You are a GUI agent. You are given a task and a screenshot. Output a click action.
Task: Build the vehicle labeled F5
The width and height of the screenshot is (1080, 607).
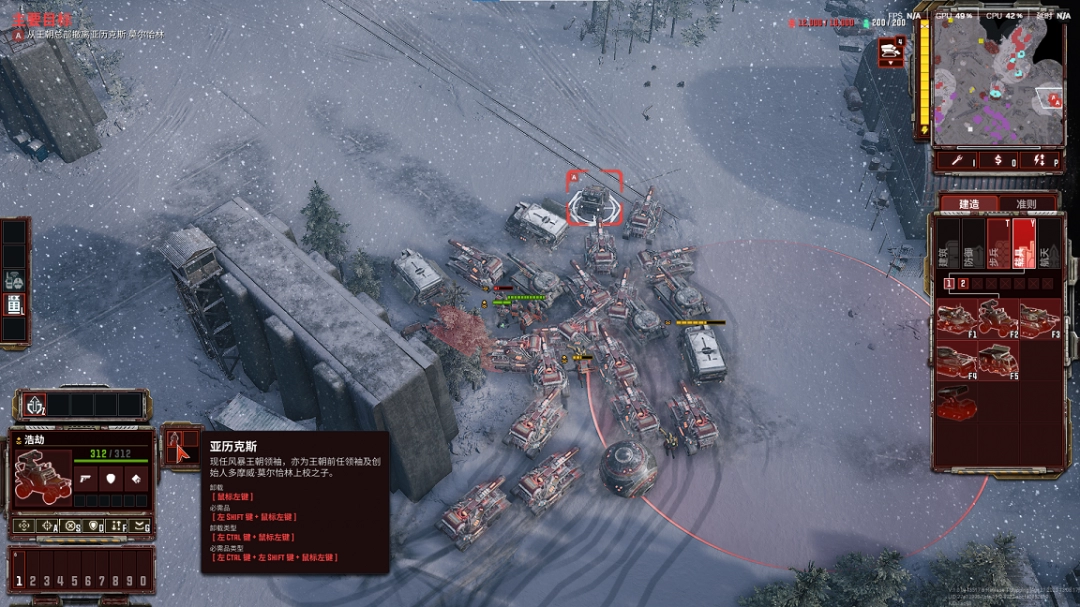998,360
